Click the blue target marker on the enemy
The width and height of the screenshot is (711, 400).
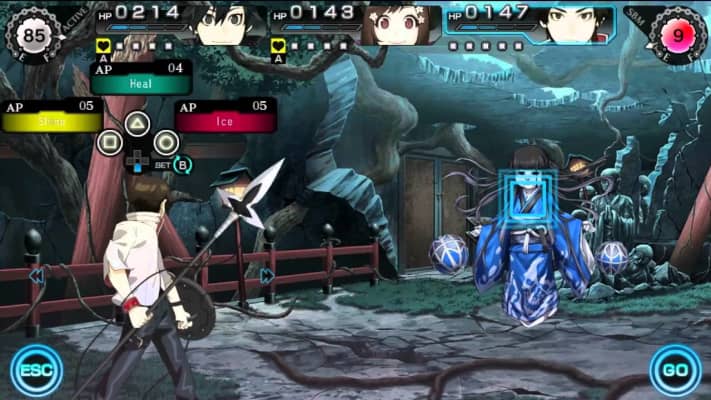pos(527,195)
